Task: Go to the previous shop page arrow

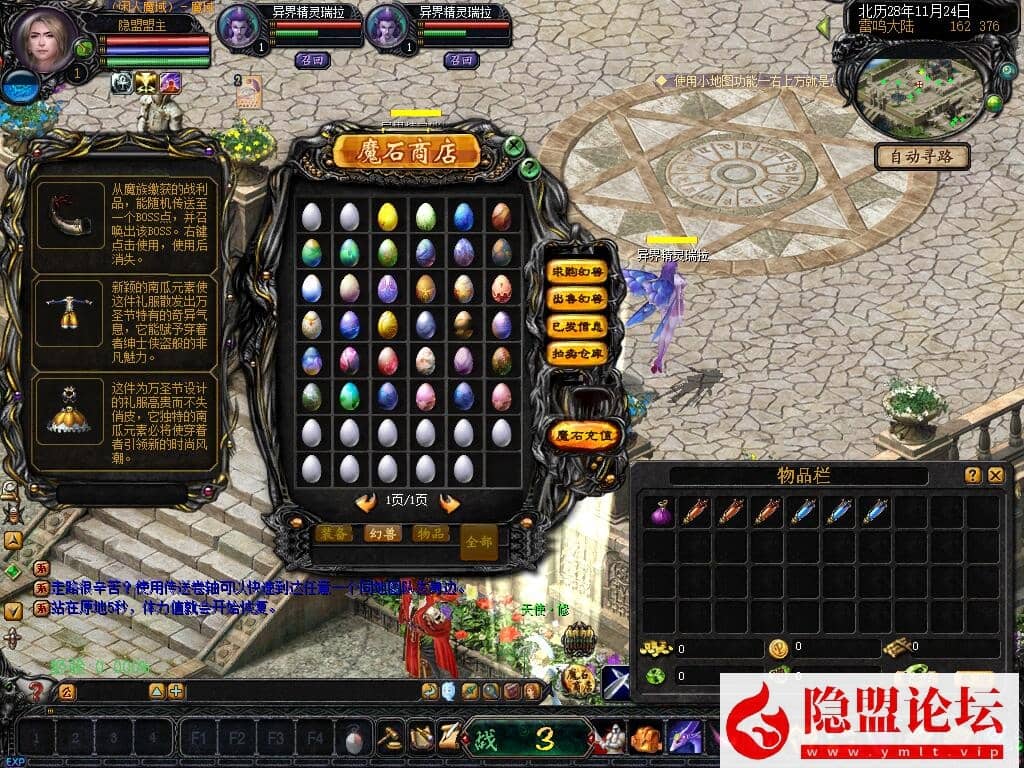Action: pyautogui.click(x=366, y=502)
